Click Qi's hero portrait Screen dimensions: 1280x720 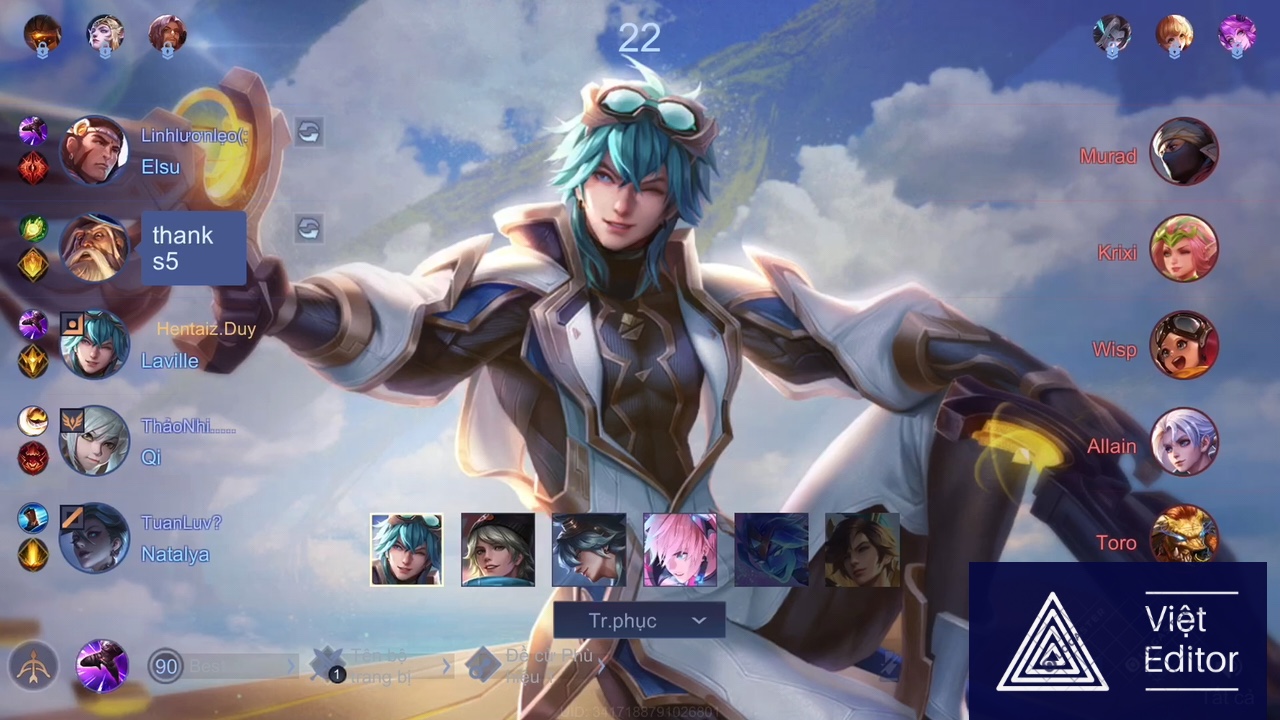pos(94,441)
